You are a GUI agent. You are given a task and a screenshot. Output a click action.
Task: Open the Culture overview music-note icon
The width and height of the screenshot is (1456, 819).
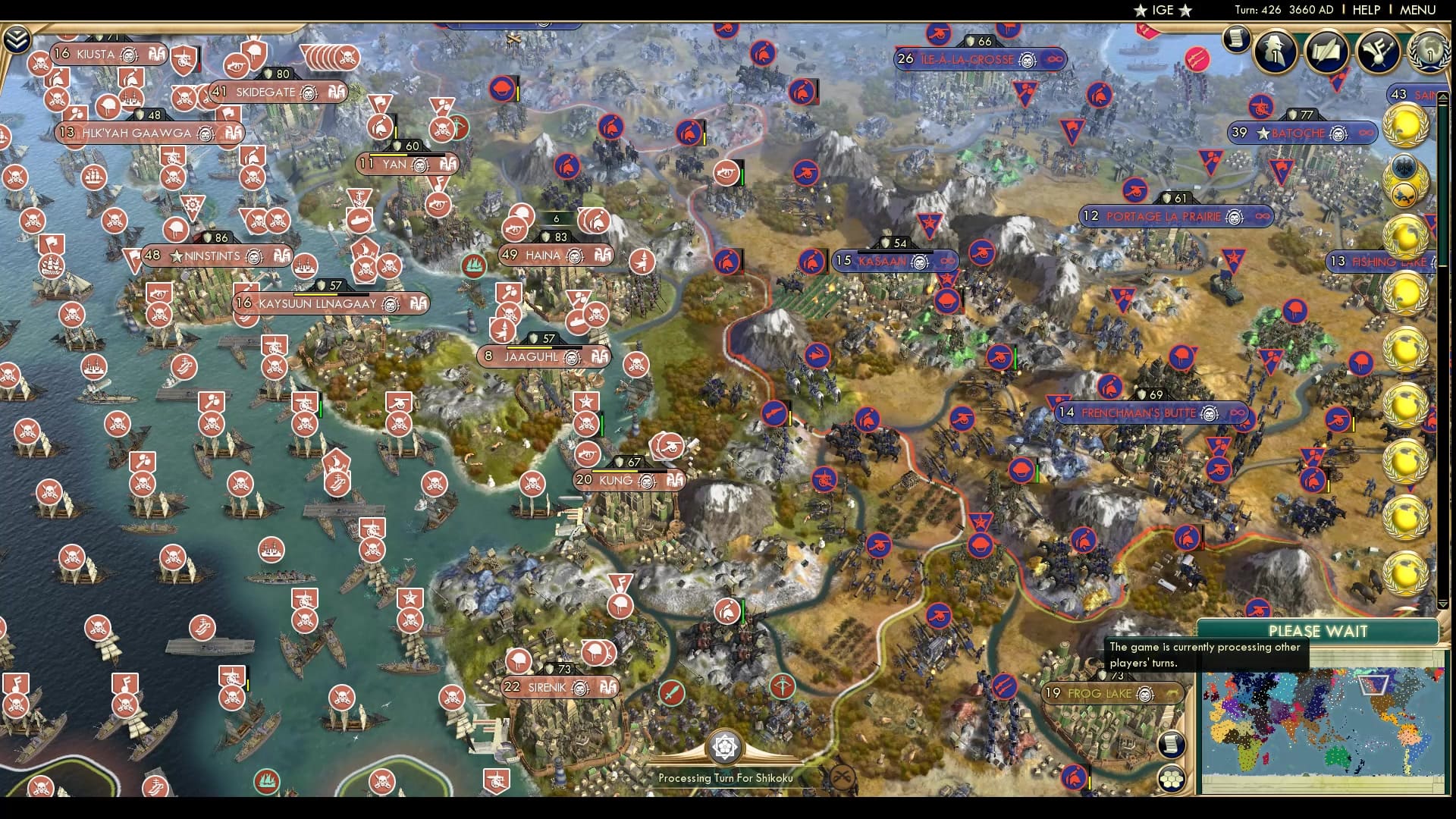[x=1376, y=53]
